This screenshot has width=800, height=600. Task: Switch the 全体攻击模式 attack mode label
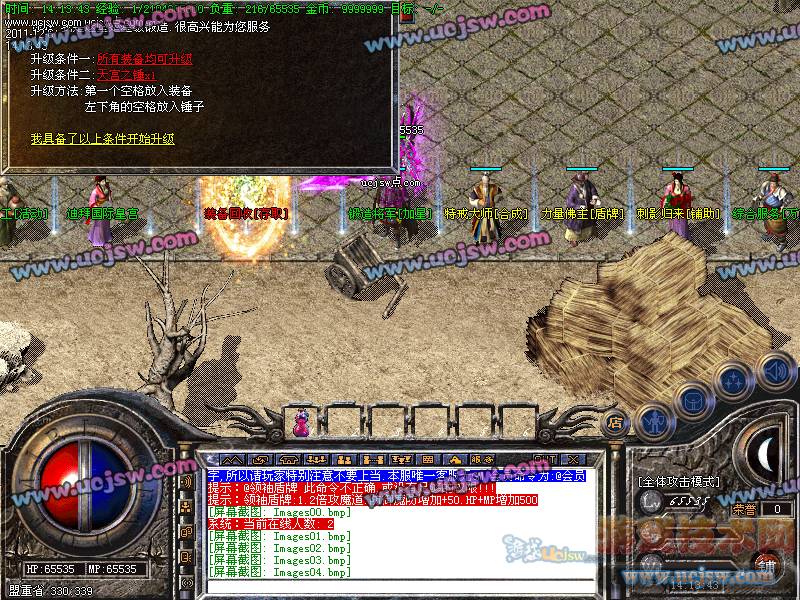point(679,482)
